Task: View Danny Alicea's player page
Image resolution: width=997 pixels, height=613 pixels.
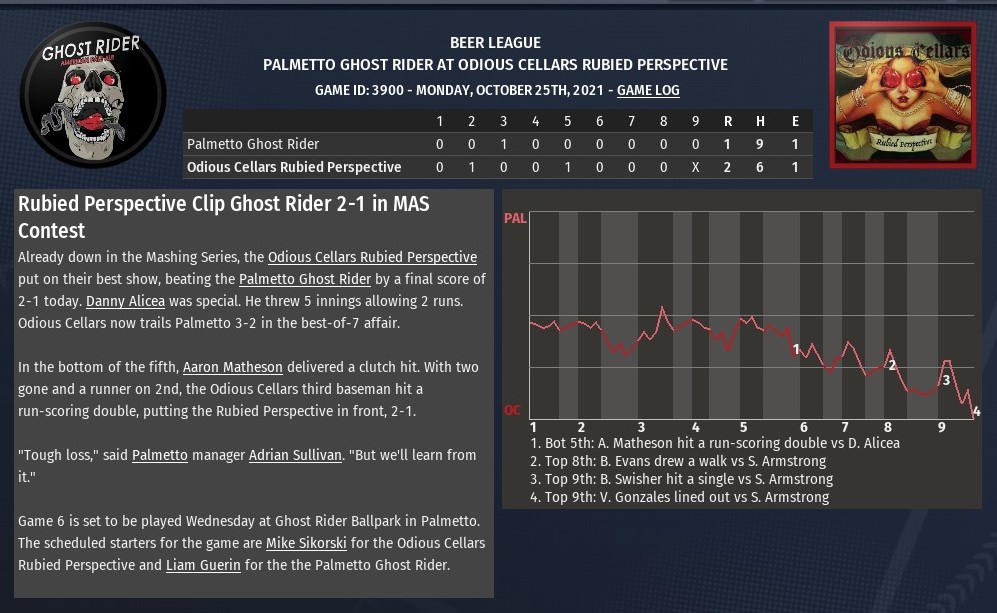Action: [125, 301]
